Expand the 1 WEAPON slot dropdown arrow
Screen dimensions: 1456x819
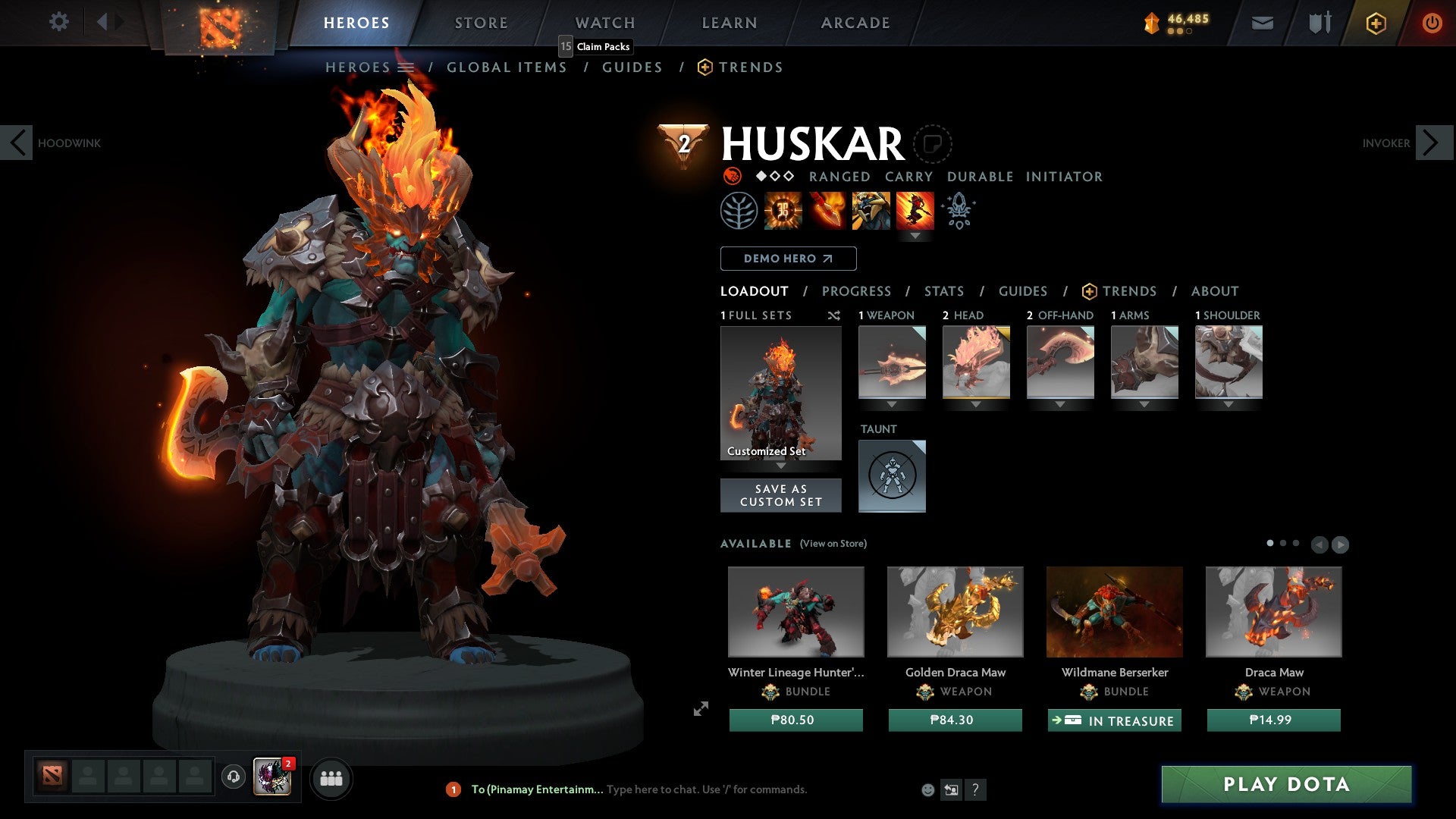(x=892, y=405)
